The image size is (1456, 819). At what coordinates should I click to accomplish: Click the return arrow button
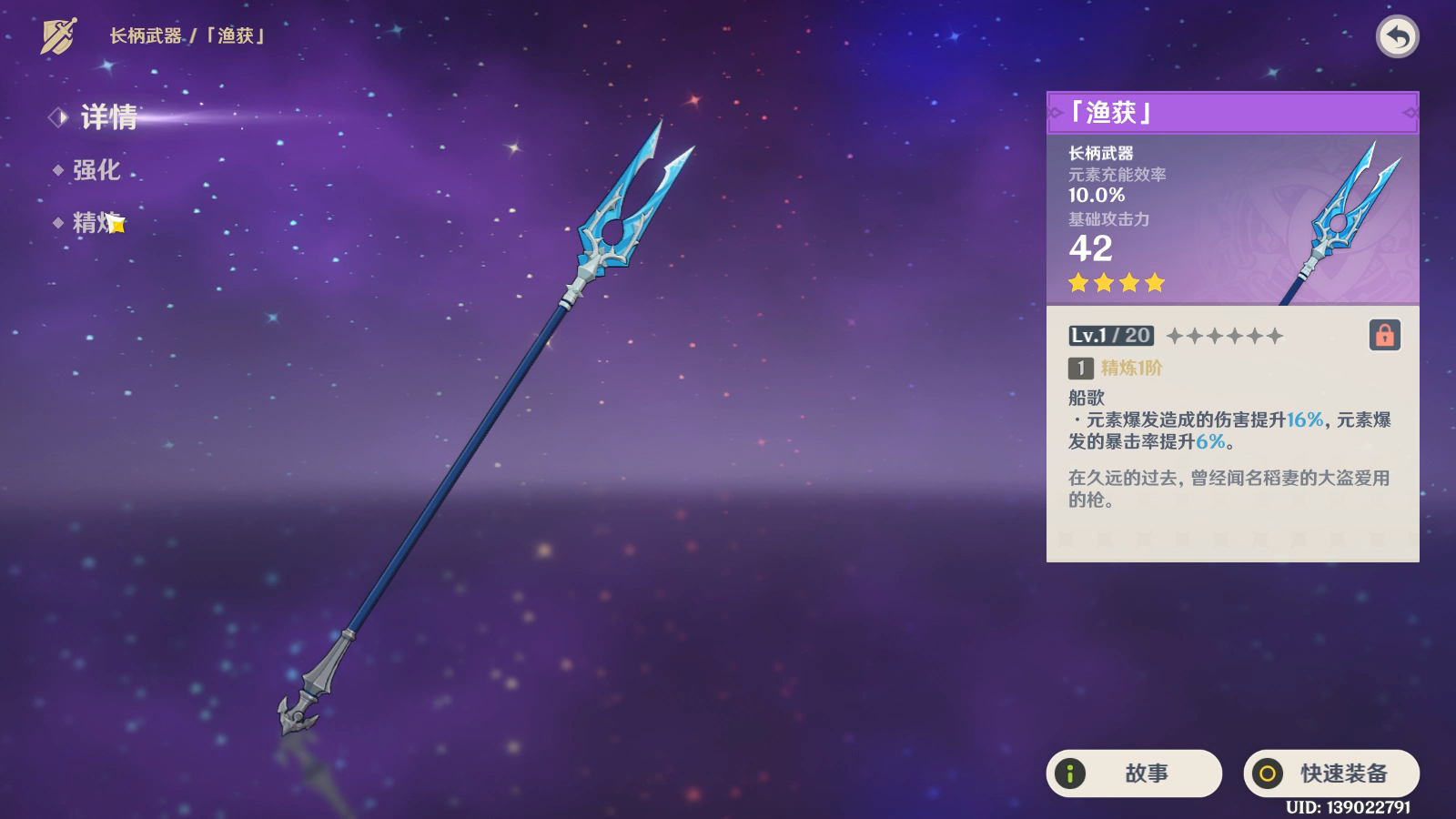(1397, 37)
